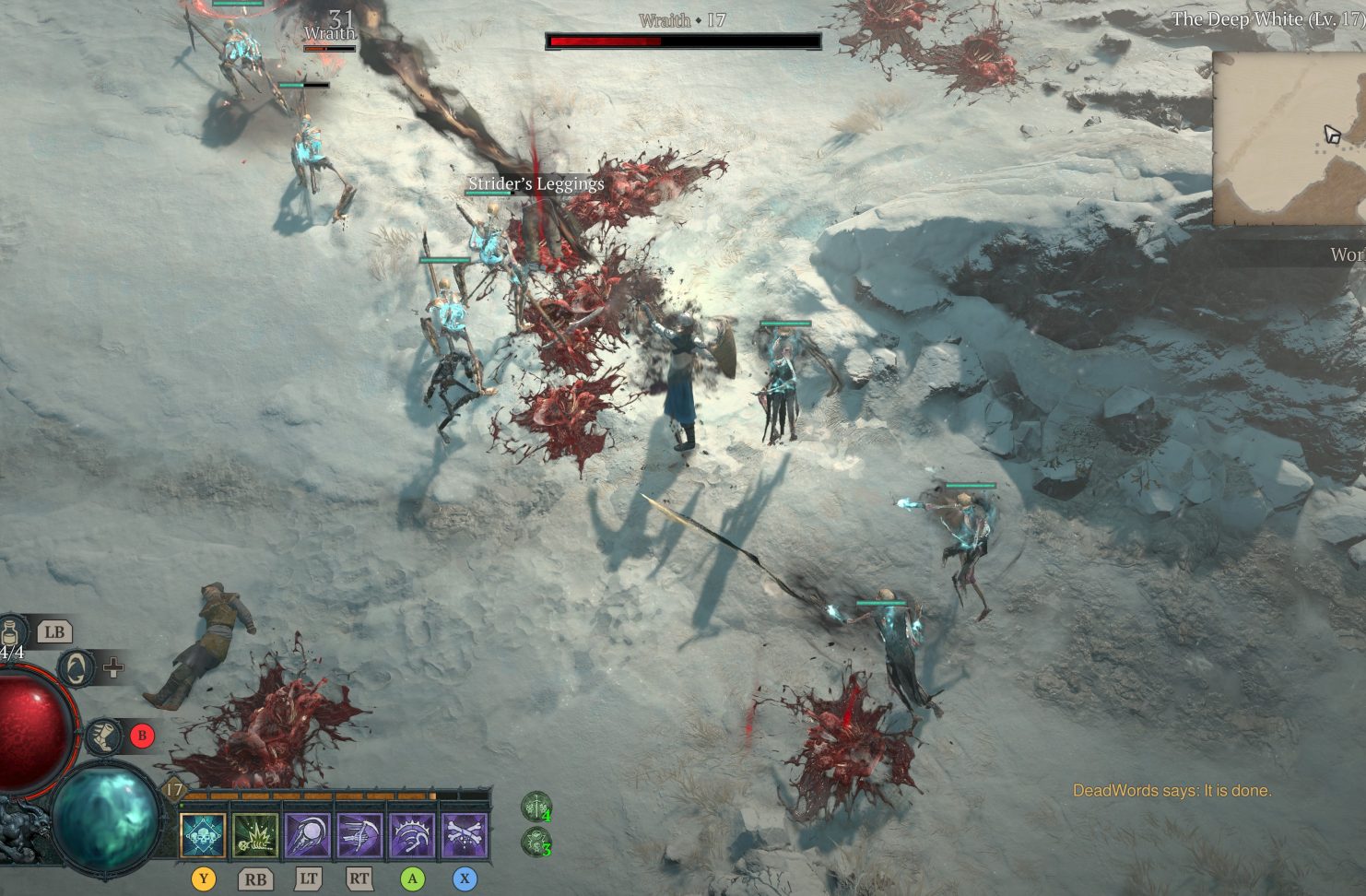The image size is (1366, 896).
Task: Select the purple orb skill slot
Action: pyautogui.click(x=308, y=835)
